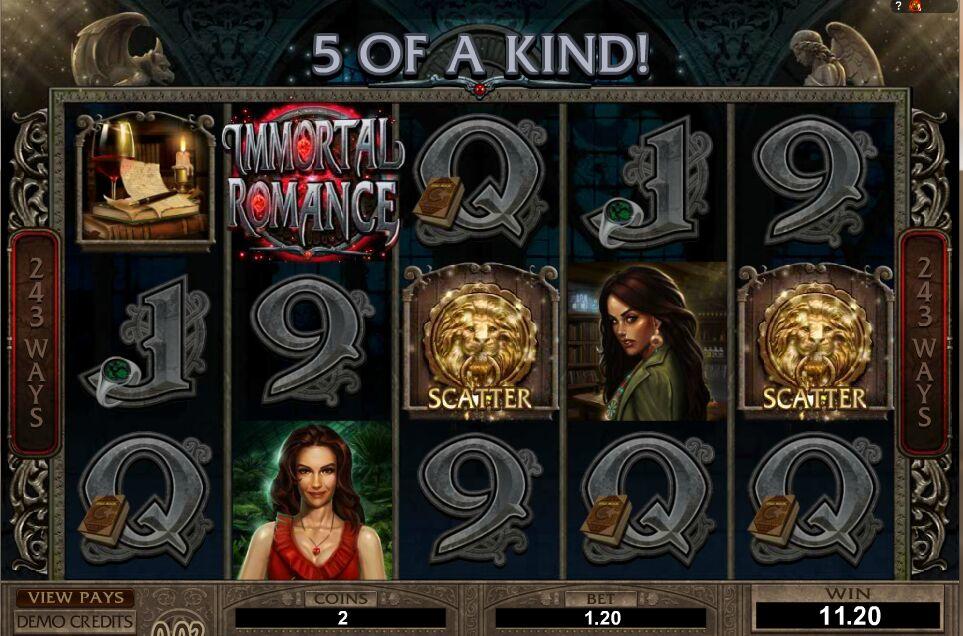Select the Bet amount field
Screen dimensions: 963x636
[601, 618]
